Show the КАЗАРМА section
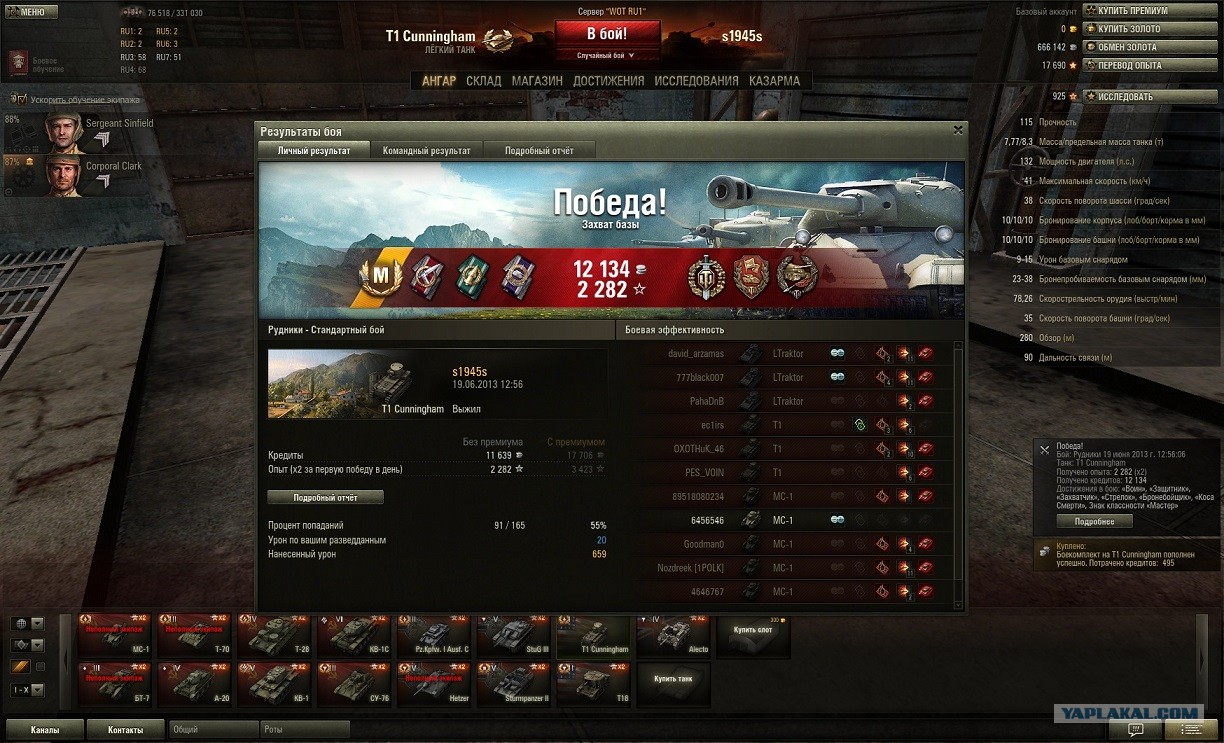The width and height of the screenshot is (1224, 743). click(774, 81)
